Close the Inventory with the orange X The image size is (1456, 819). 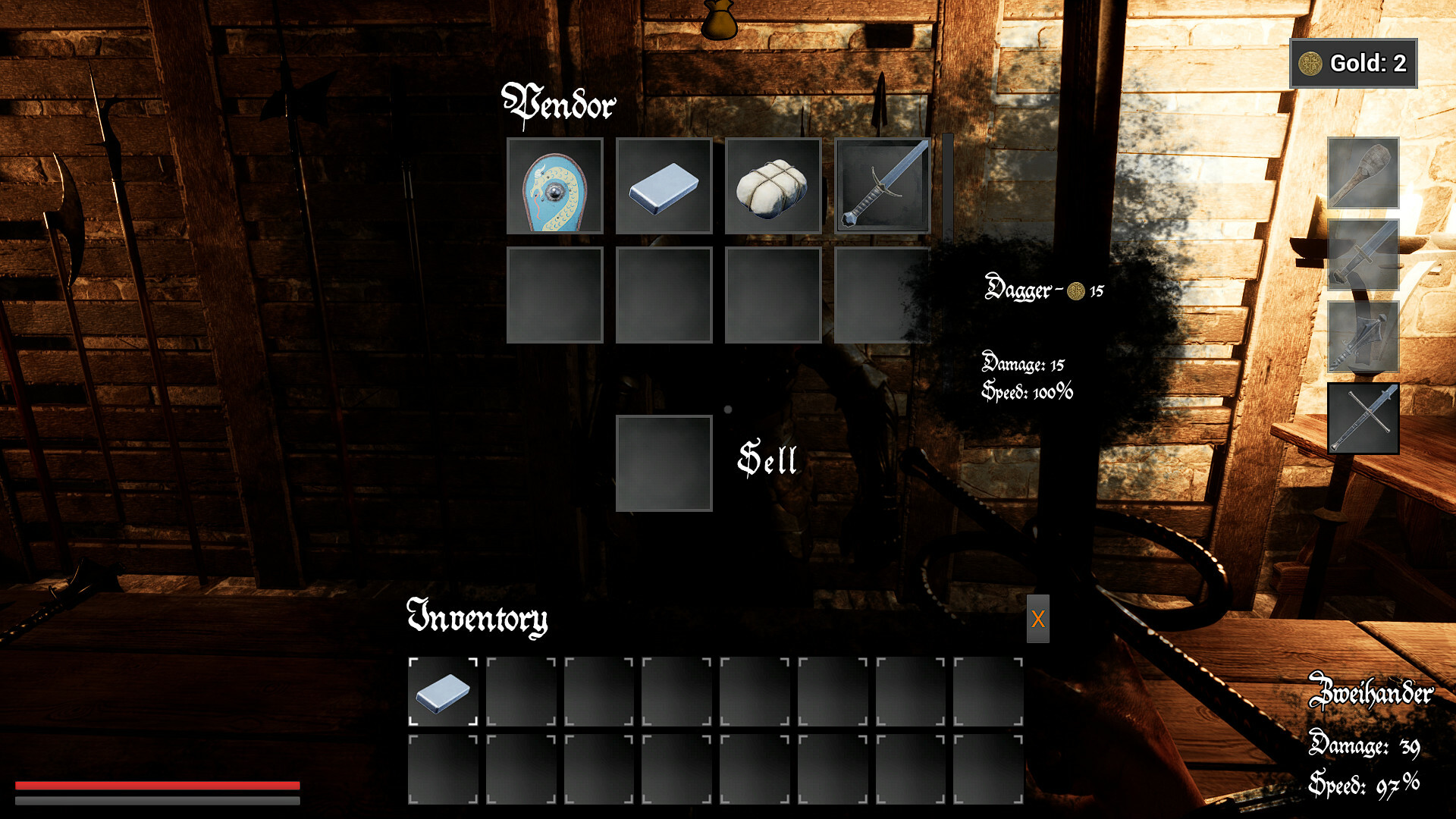coord(1038,620)
